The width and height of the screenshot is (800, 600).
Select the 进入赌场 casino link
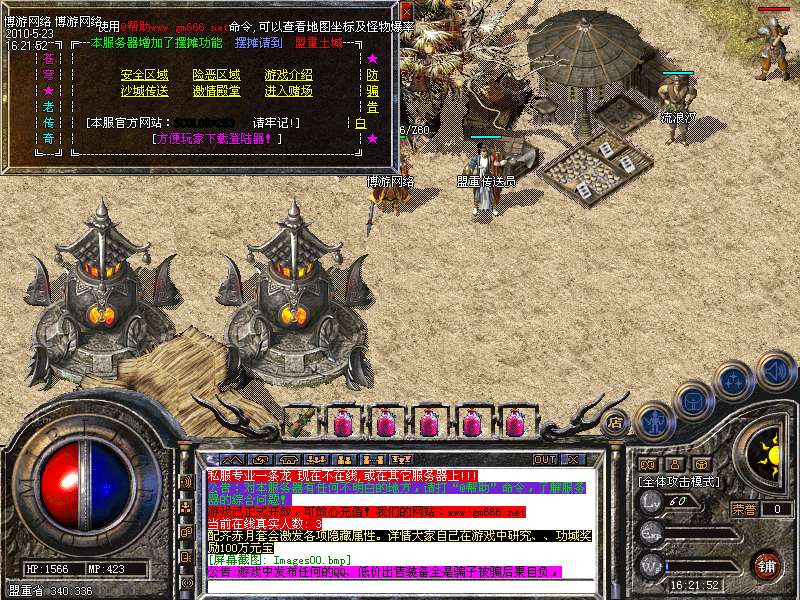click(289, 91)
